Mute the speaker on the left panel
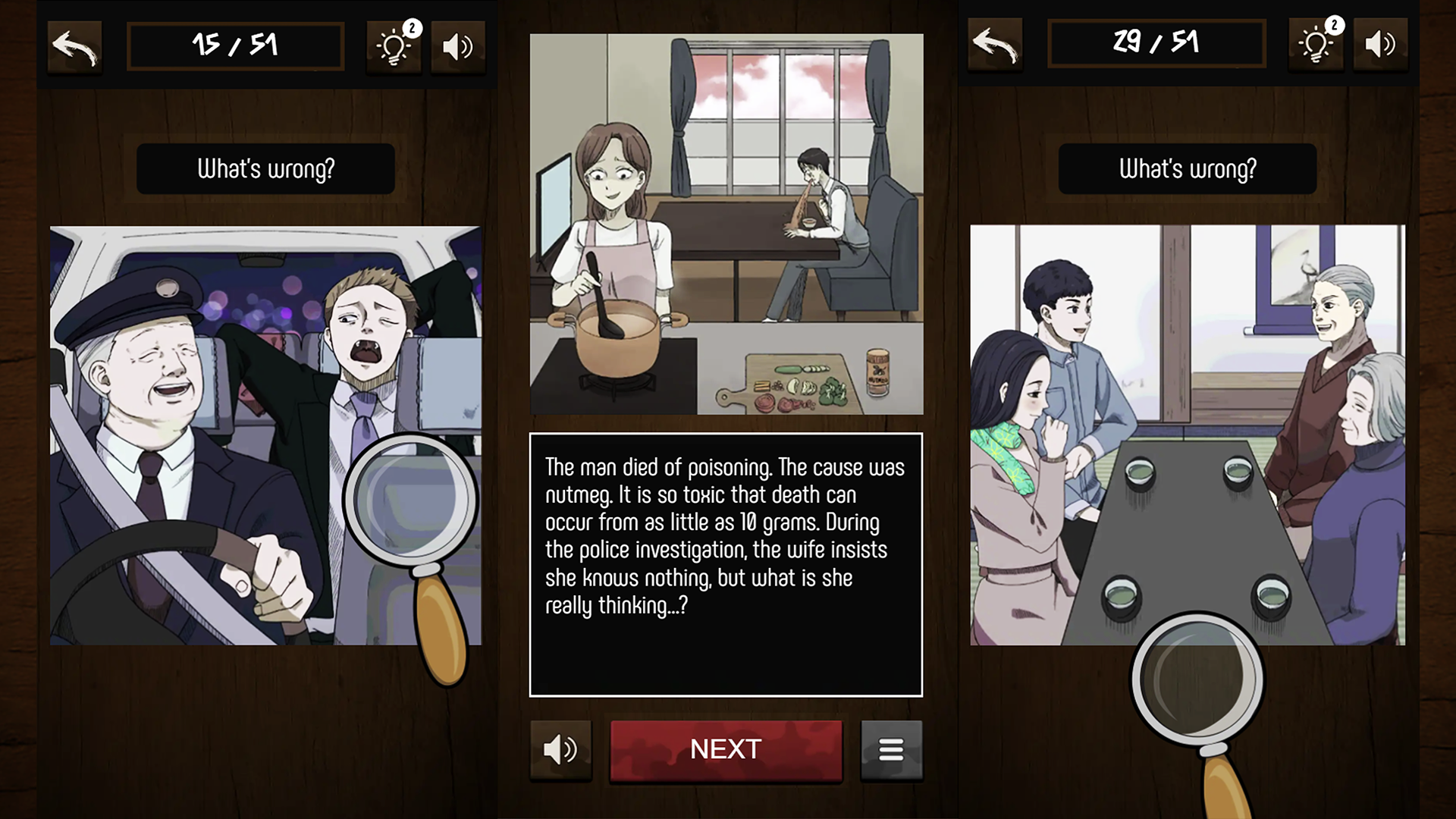 (x=457, y=45)
